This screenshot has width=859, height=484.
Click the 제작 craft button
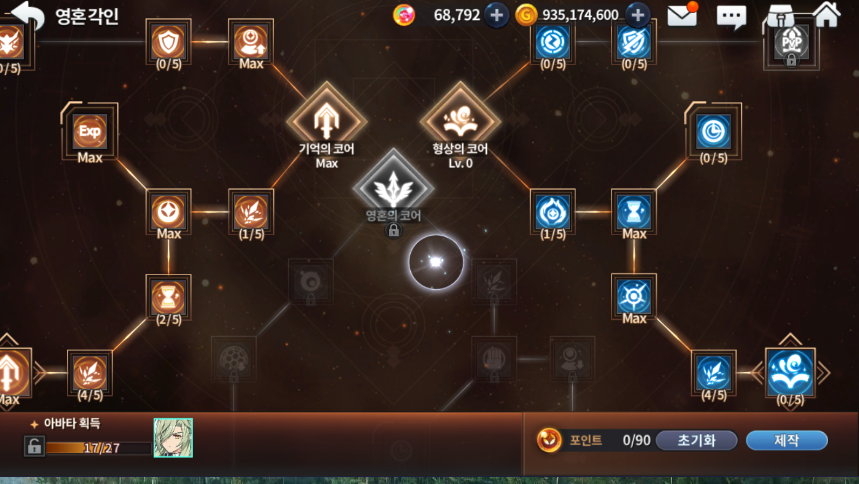(786, 440)
